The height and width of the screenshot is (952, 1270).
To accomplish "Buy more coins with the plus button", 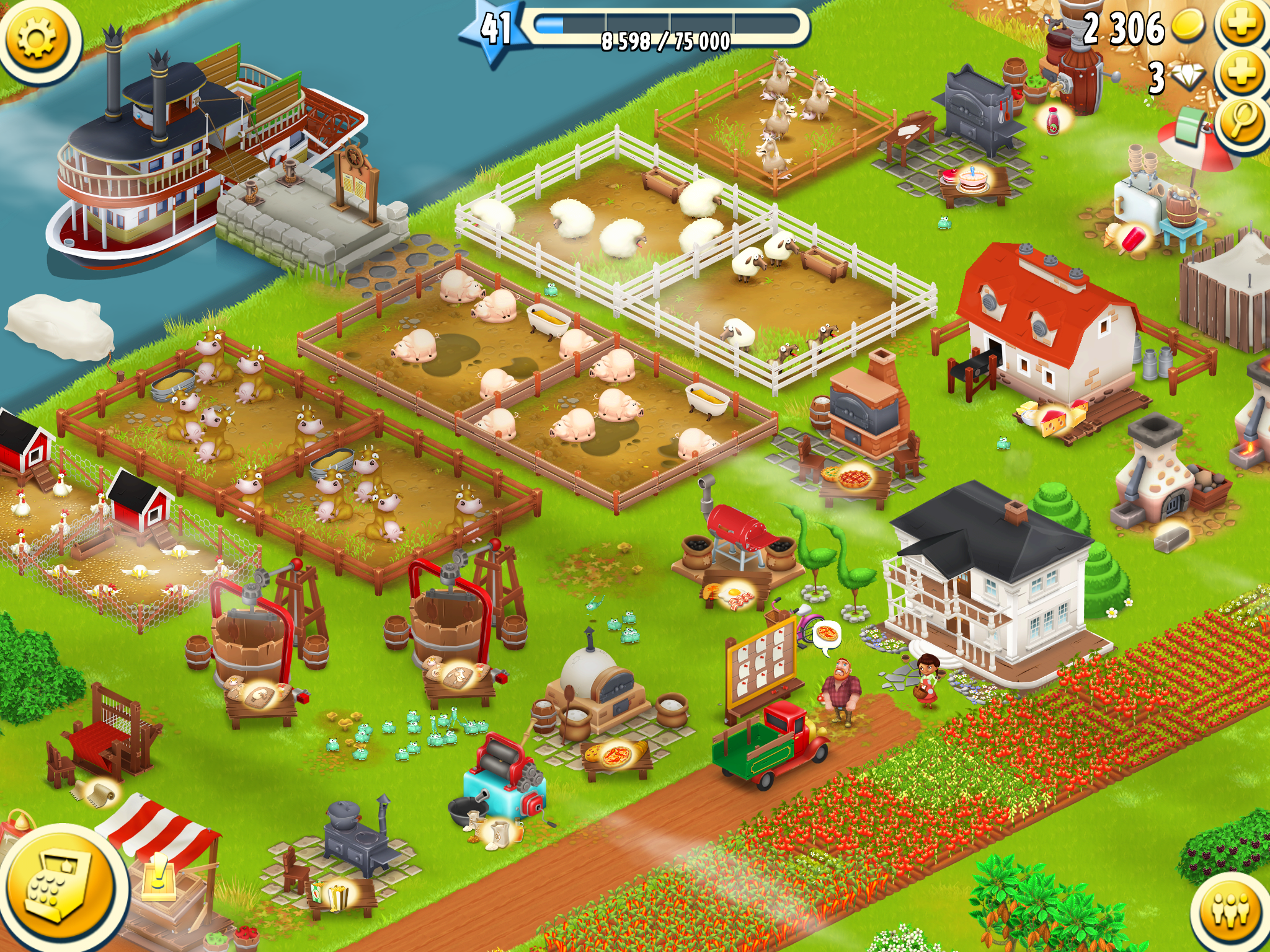I will (1242, 25).
